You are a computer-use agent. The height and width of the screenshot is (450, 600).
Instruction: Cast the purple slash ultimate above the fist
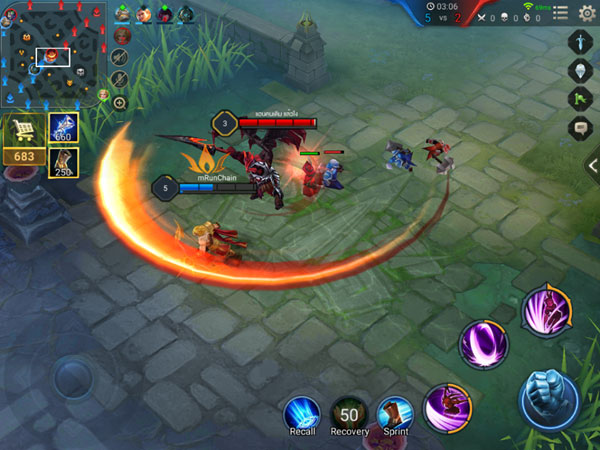point(546,310)
